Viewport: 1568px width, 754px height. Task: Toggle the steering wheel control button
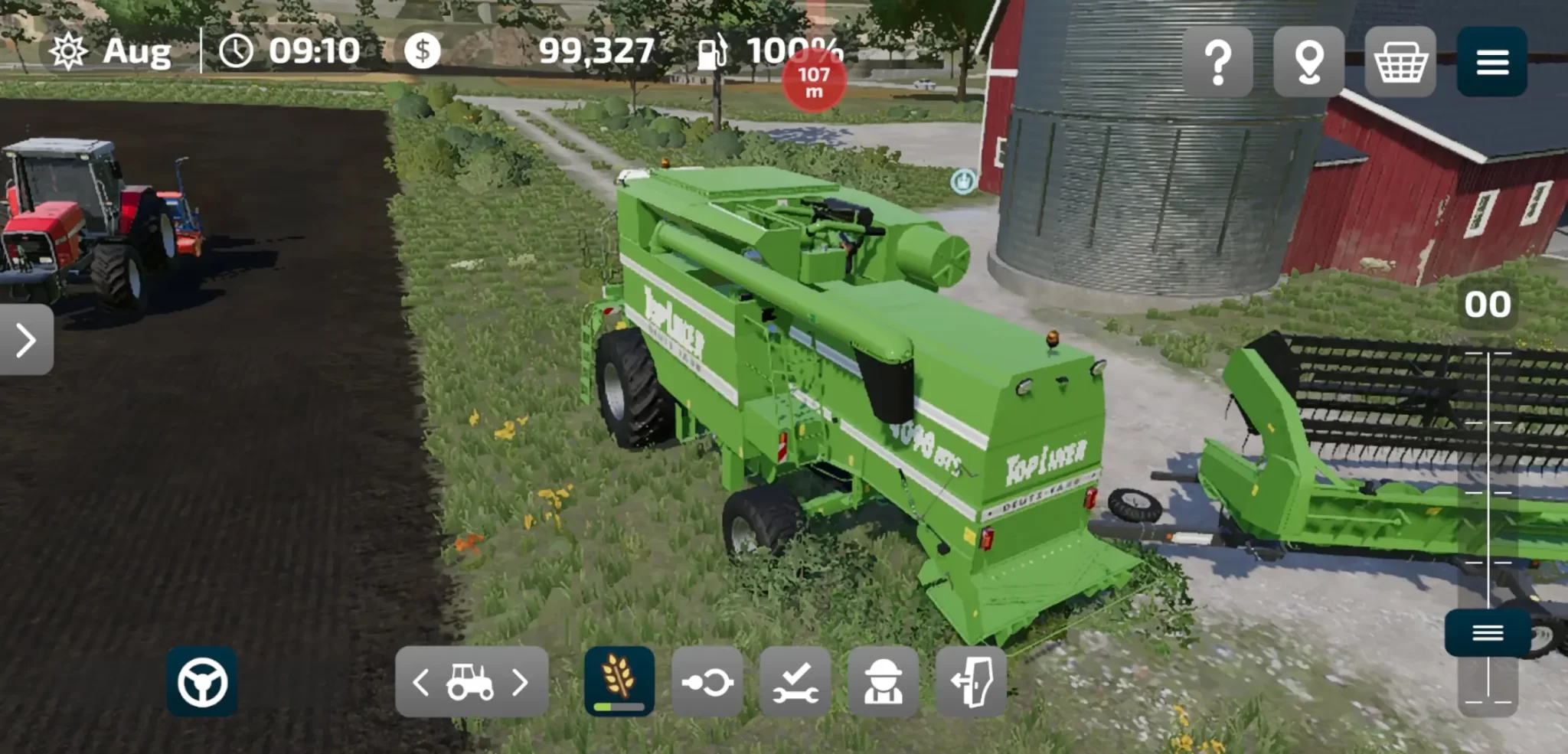click(x=202, y=681)
